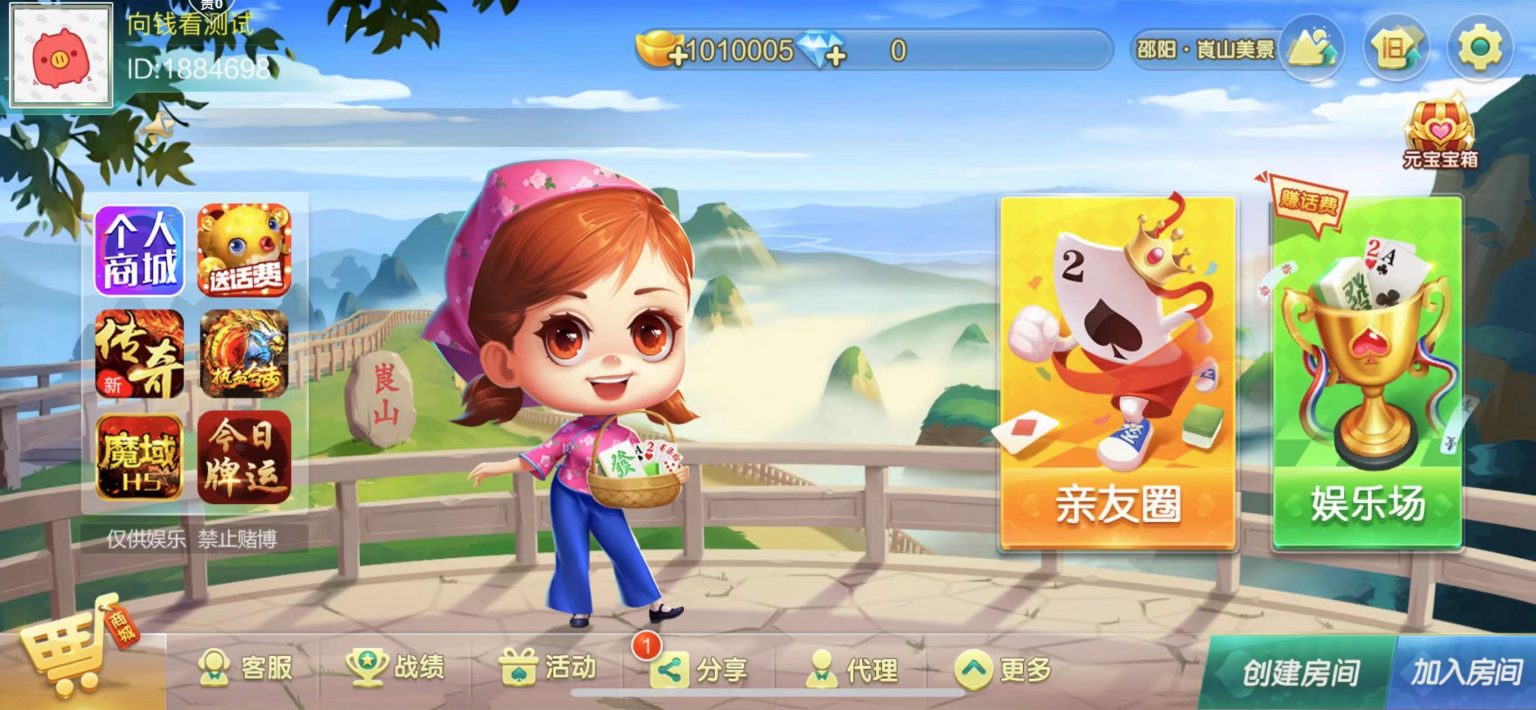Open the mountain scenery selector icon
The width and height of the screenshot is (1536, 710).
click(x=1311, y=48)
